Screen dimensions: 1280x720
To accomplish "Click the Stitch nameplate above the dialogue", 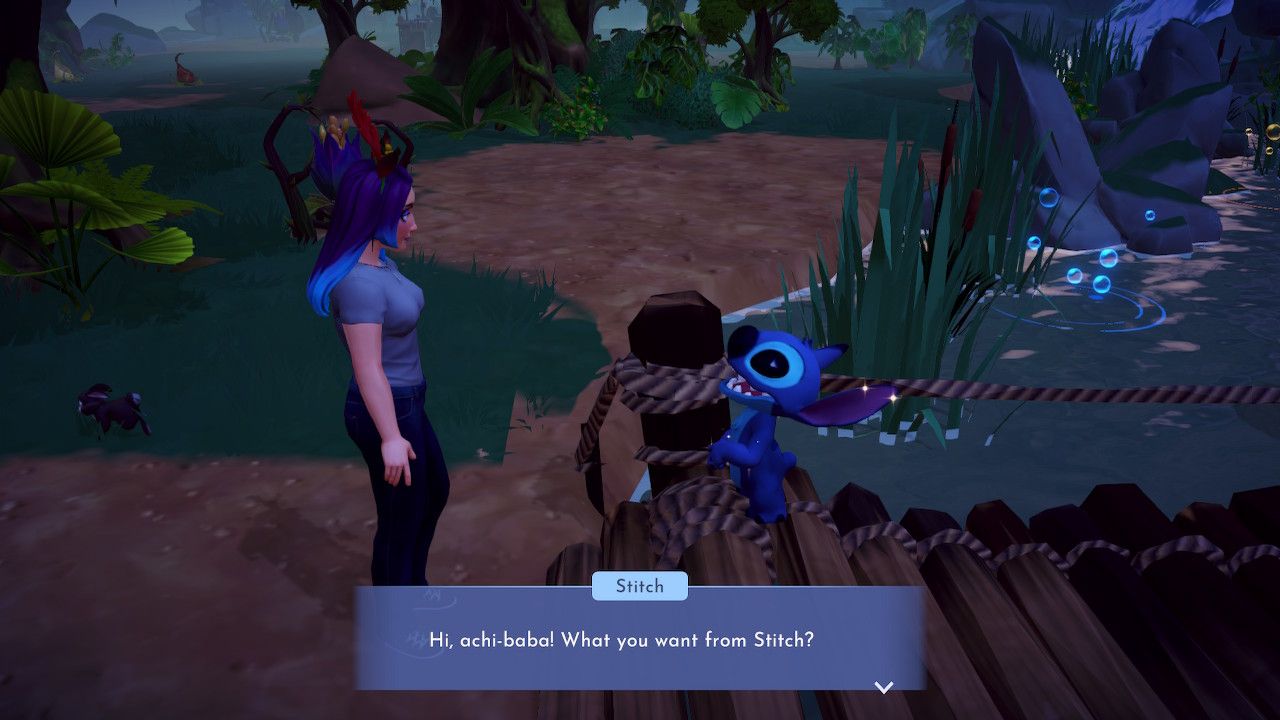I will pyautogui.click(x=639, y=586).
